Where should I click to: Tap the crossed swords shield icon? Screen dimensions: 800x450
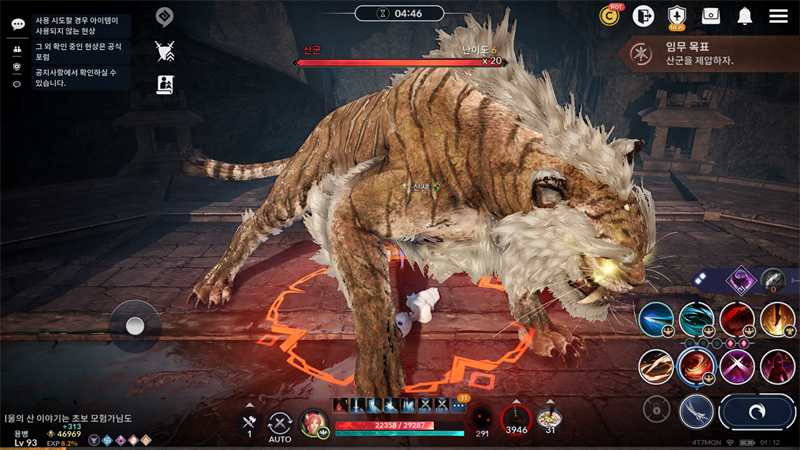coord(165,50)
